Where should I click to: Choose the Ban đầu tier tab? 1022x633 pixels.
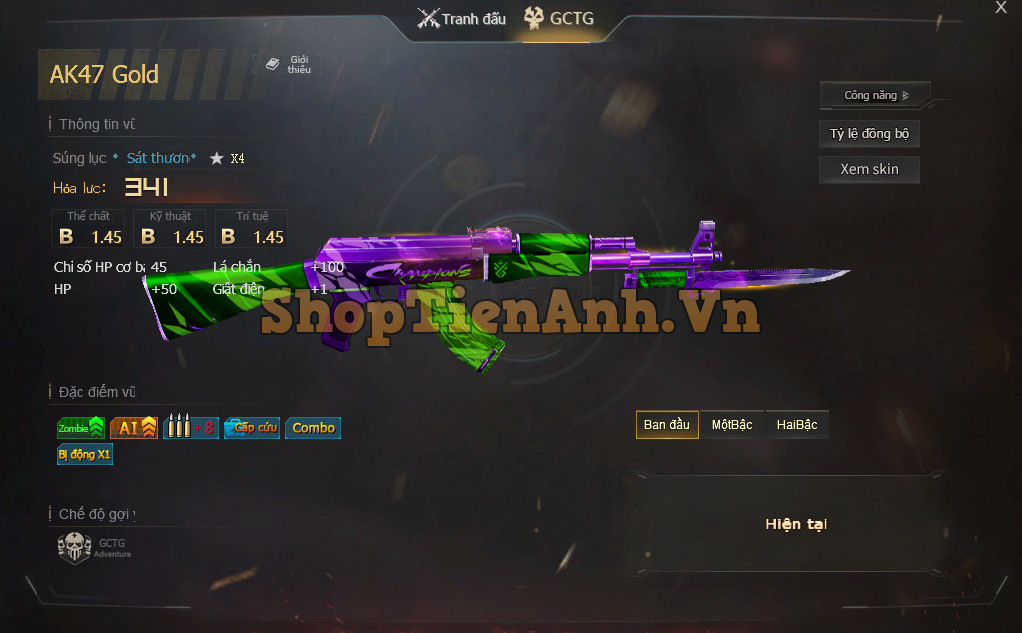[x=667, y=425]
